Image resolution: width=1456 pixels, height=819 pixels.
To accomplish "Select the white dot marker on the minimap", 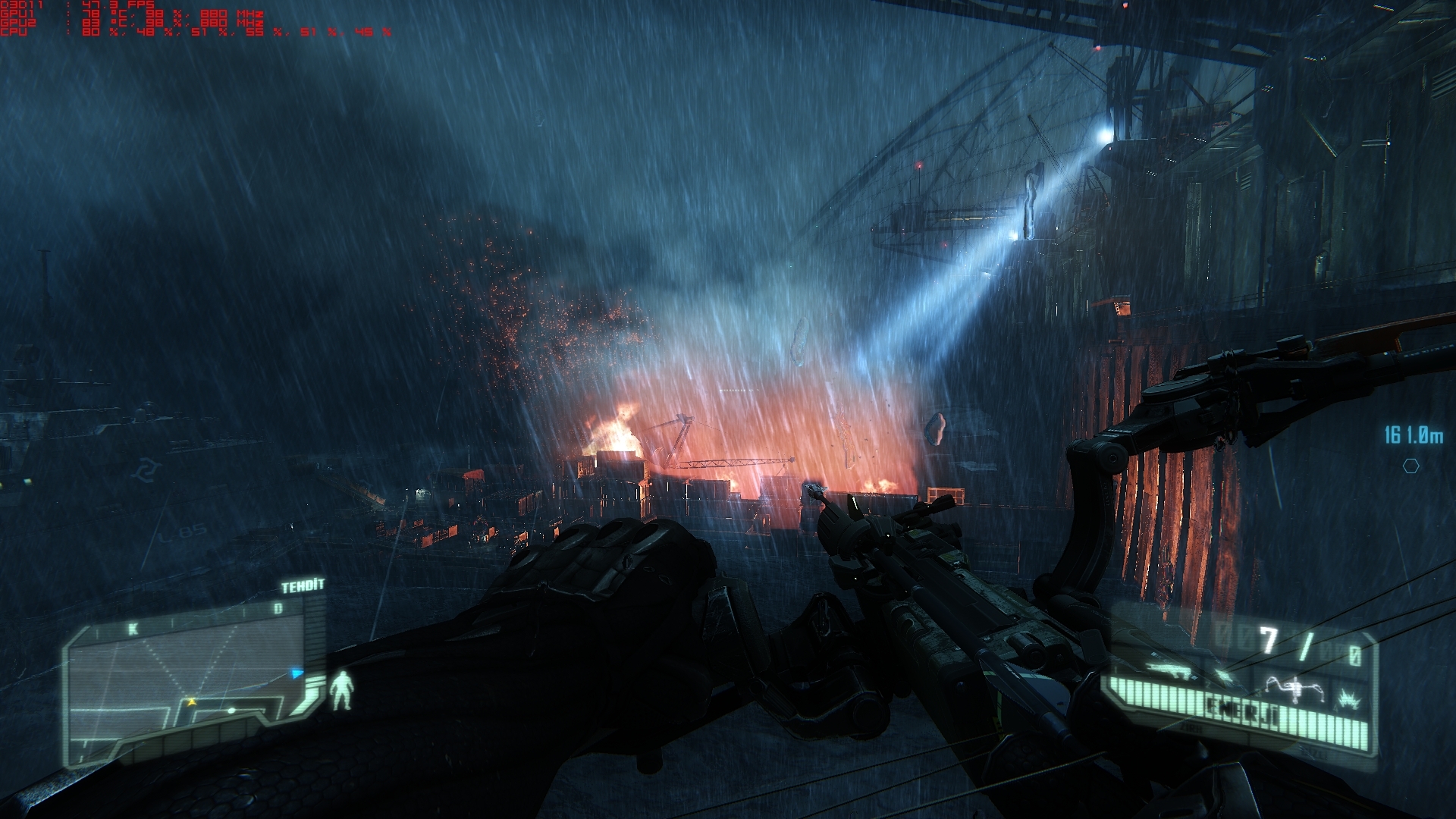I will [232, 711].
